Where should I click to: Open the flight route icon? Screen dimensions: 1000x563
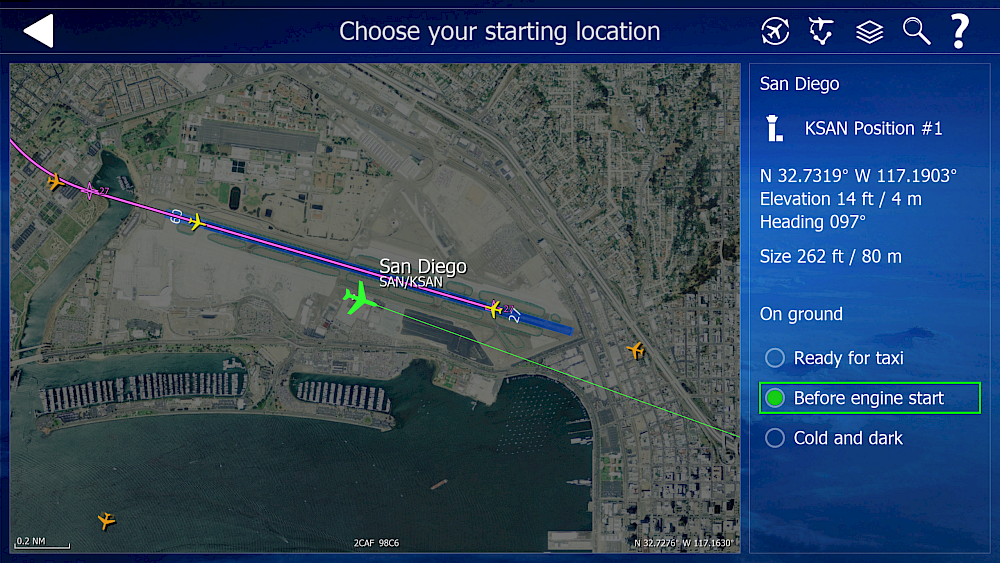point(821,31)
